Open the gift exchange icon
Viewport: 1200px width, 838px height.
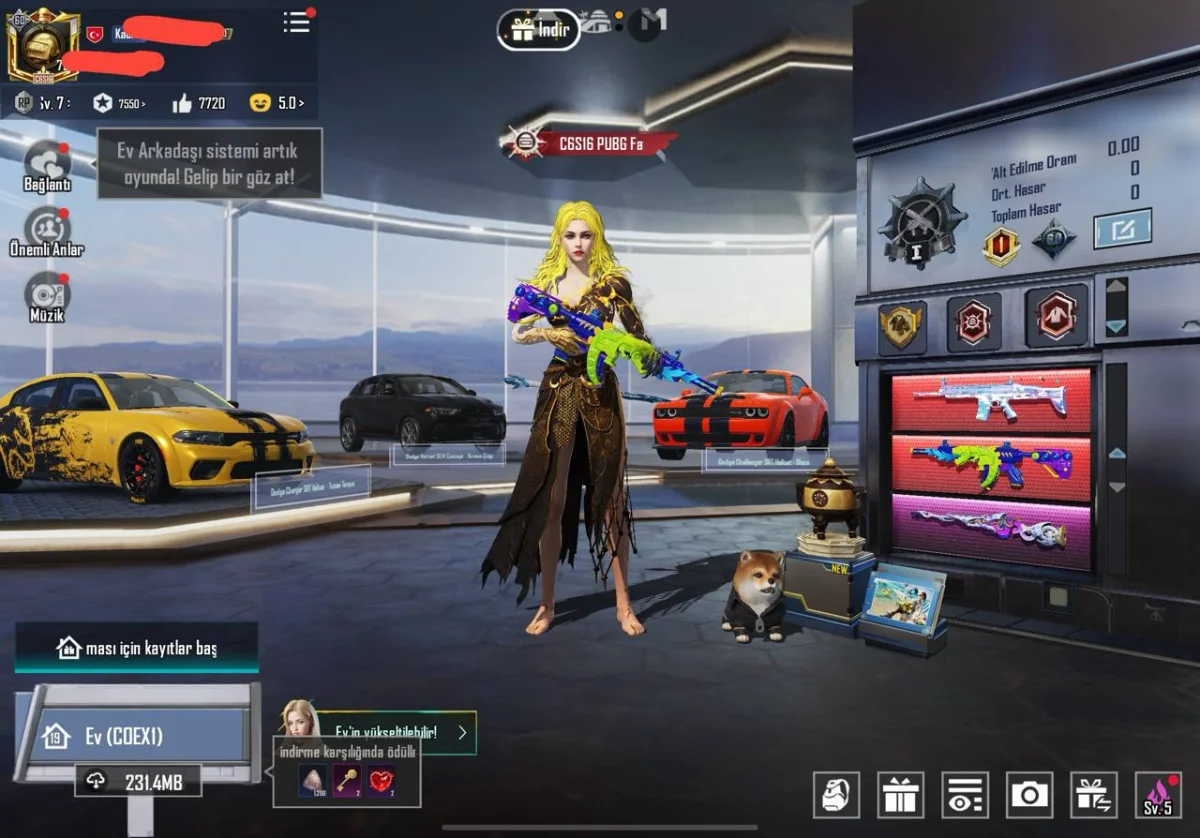(1093, 796)
